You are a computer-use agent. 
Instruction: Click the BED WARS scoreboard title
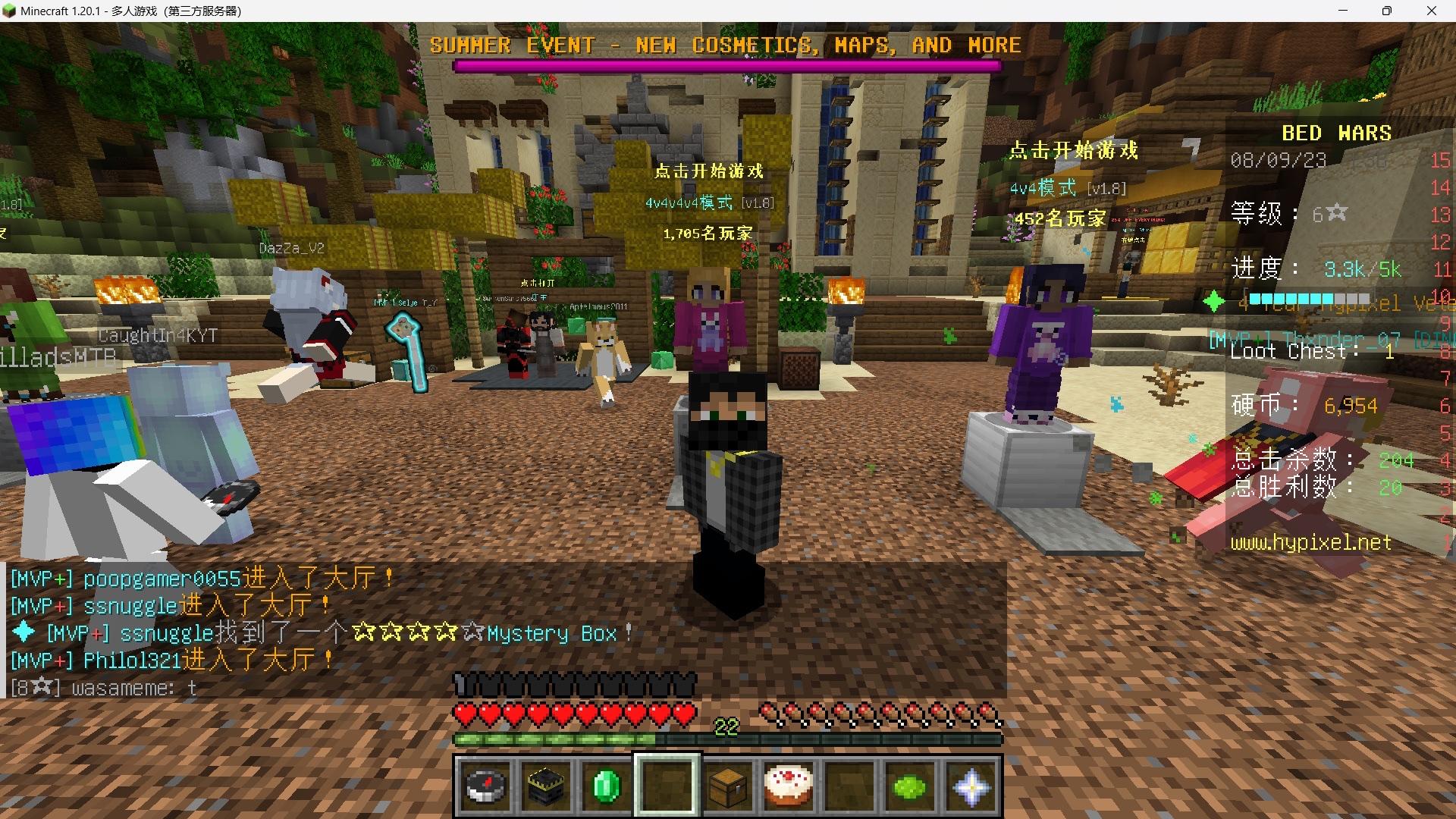click(1335, 132)
